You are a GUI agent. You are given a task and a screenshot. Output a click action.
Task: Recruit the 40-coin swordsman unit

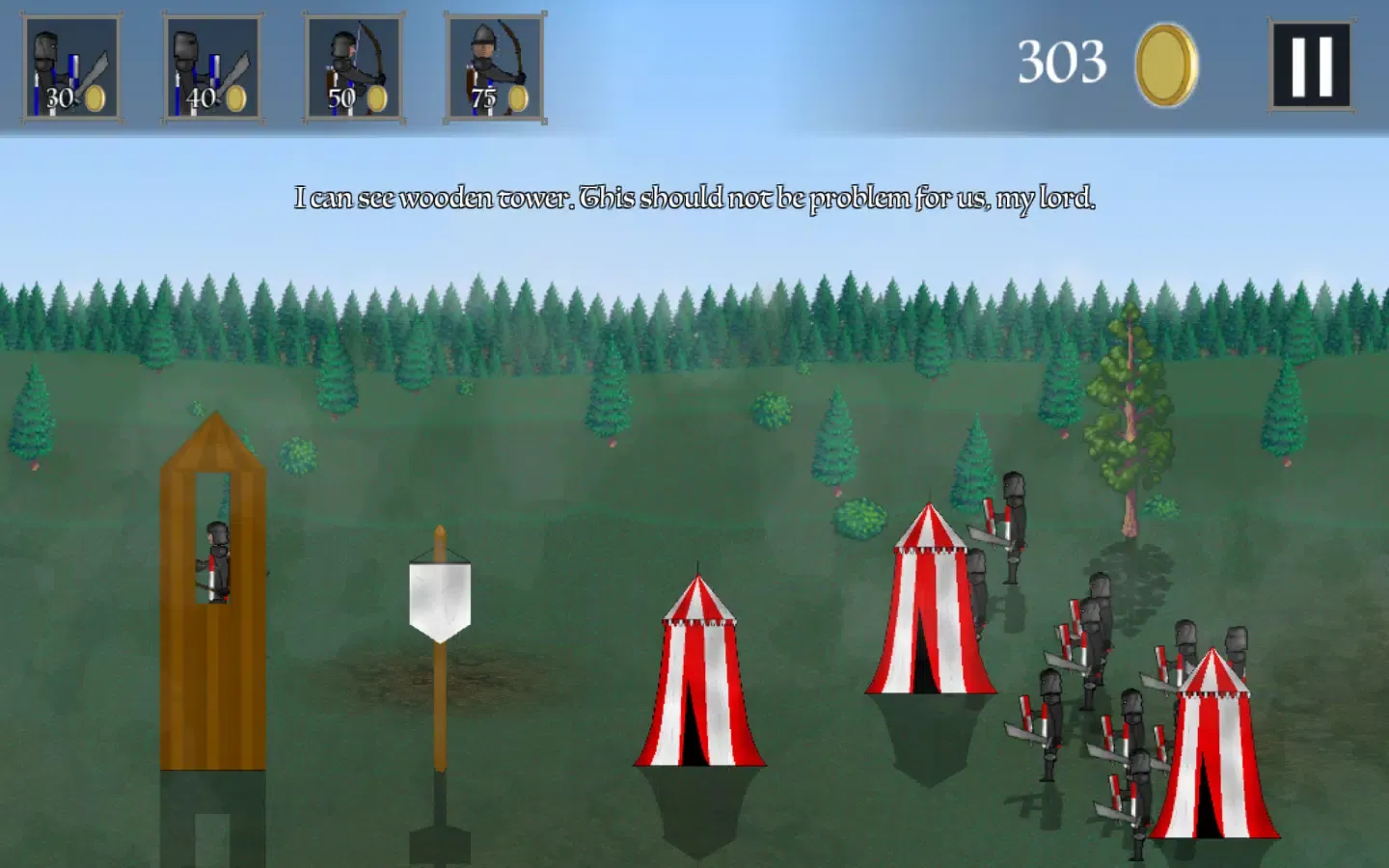pos(212,66)
